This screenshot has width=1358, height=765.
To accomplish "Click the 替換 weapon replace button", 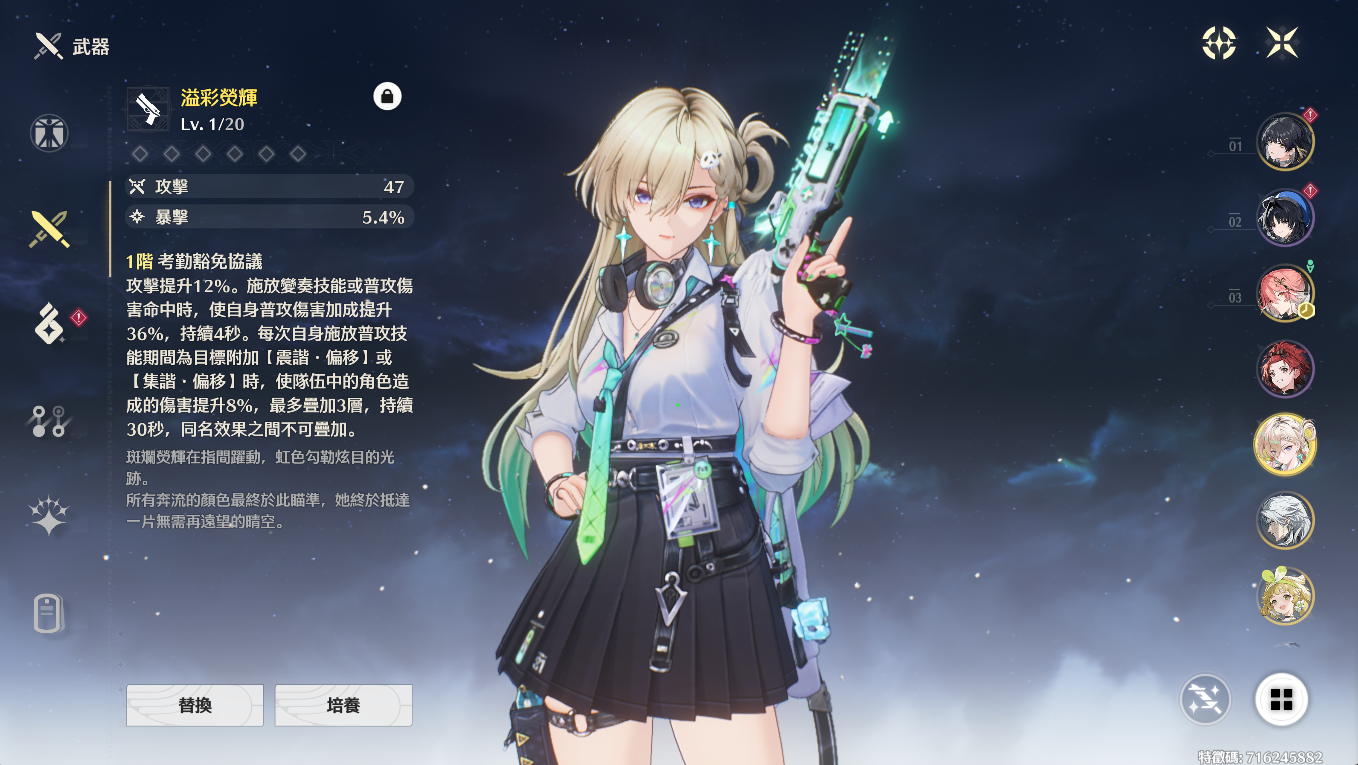I will click(x=195, y=705).
